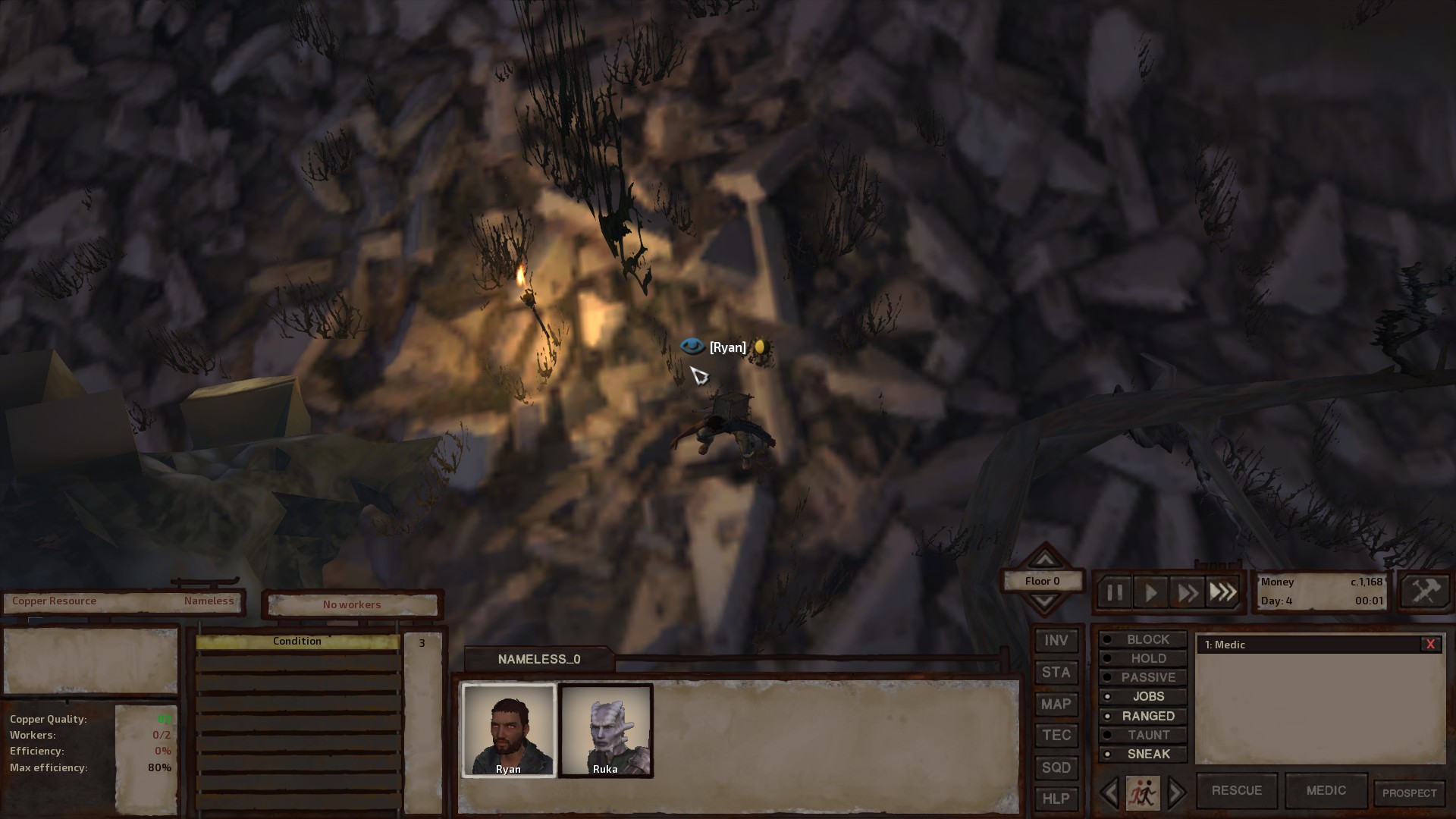Open the INV inventory panel
Image resolution: width=1456 pixels, height=819 pixels.
(x=1056, y=640)
